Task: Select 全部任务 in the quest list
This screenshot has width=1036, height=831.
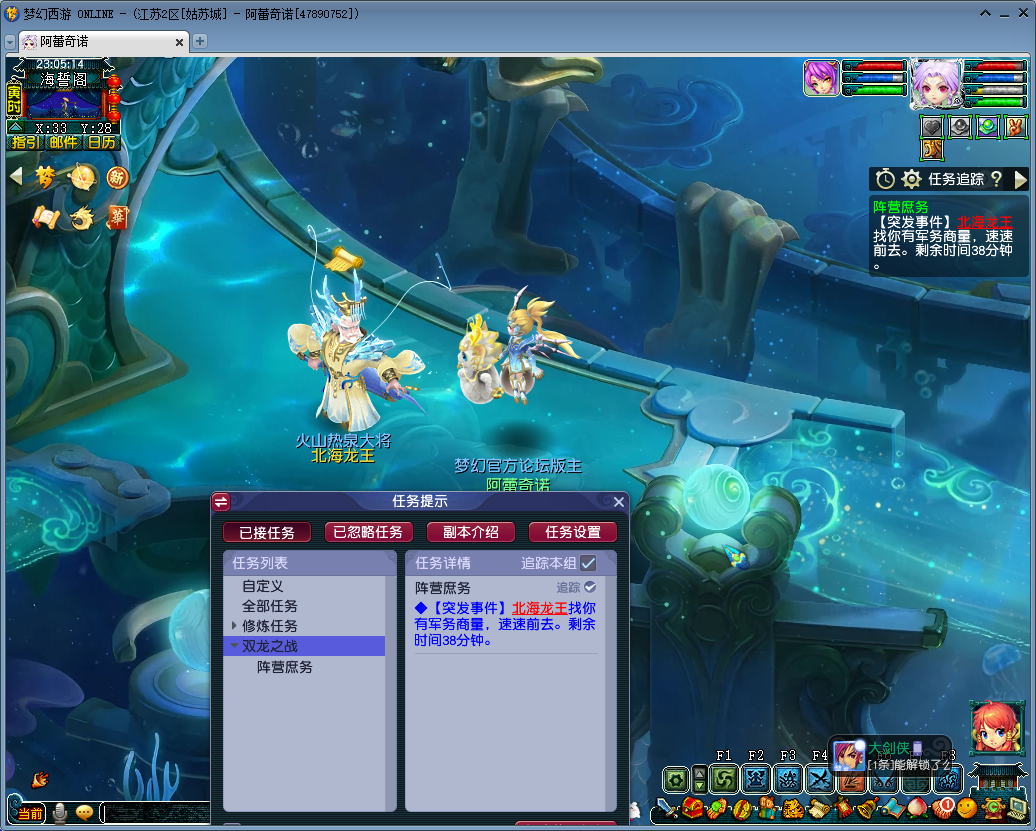Action: pos(270,606)
